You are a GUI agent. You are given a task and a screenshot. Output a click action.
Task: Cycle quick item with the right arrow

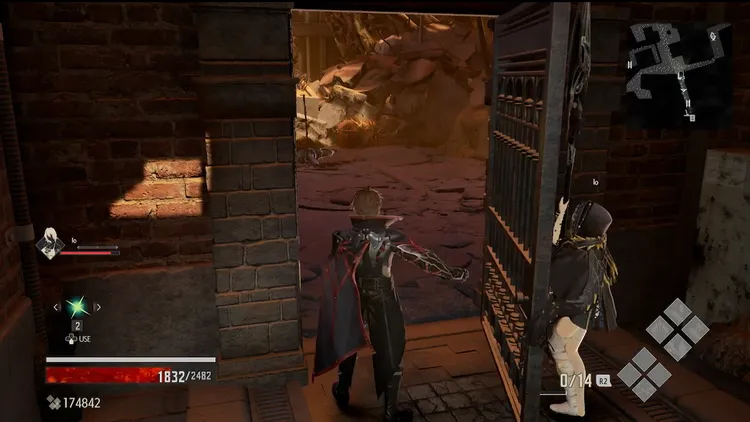[96, 308]
